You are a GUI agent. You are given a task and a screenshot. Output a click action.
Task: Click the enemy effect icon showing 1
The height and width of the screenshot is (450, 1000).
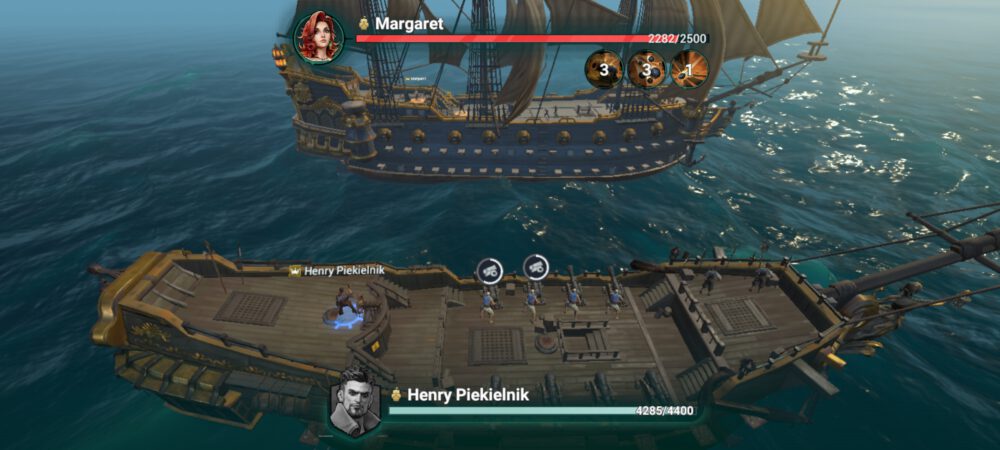coord(689,69)
